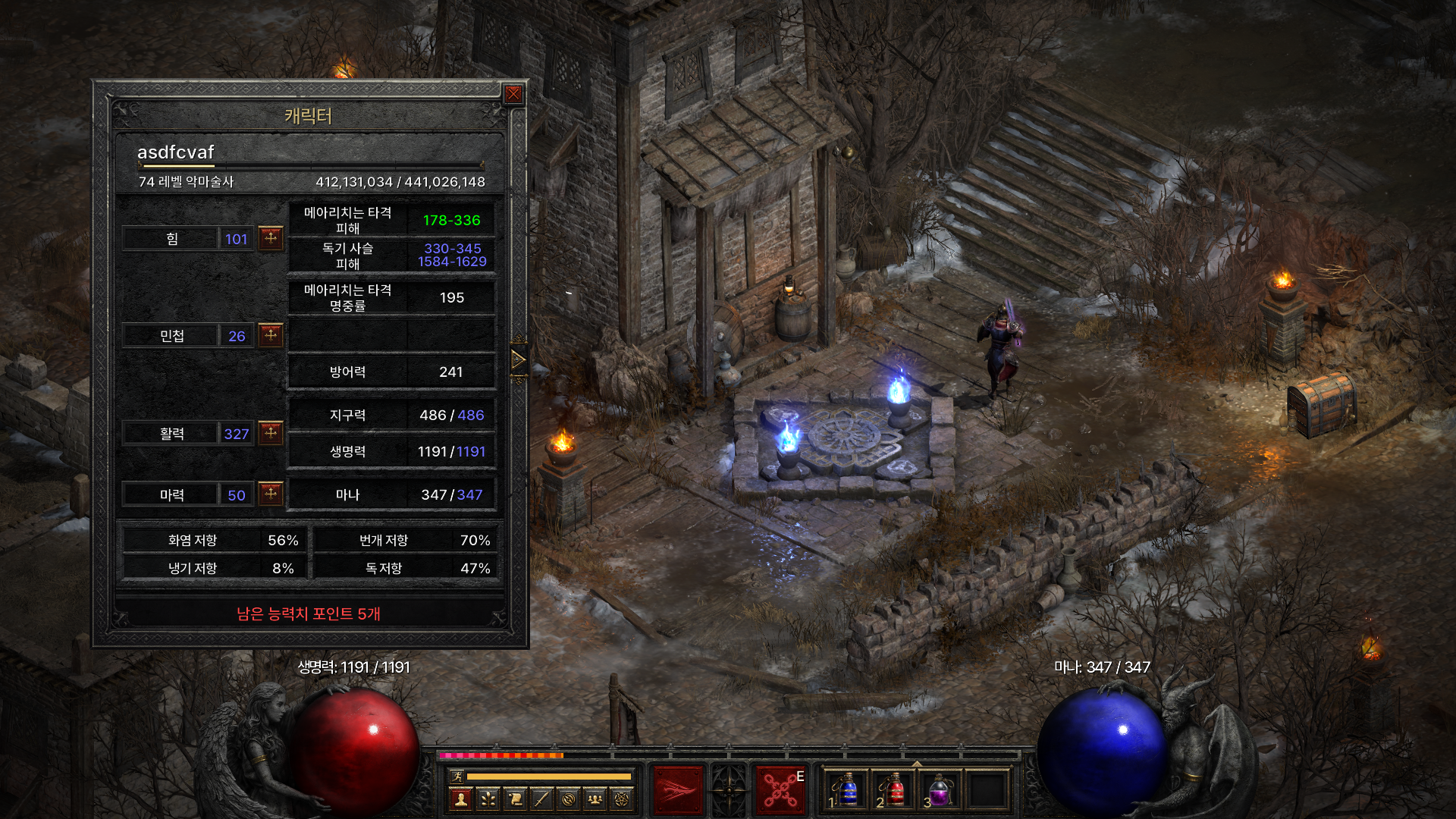Toggle the run/walk icon

457,777
